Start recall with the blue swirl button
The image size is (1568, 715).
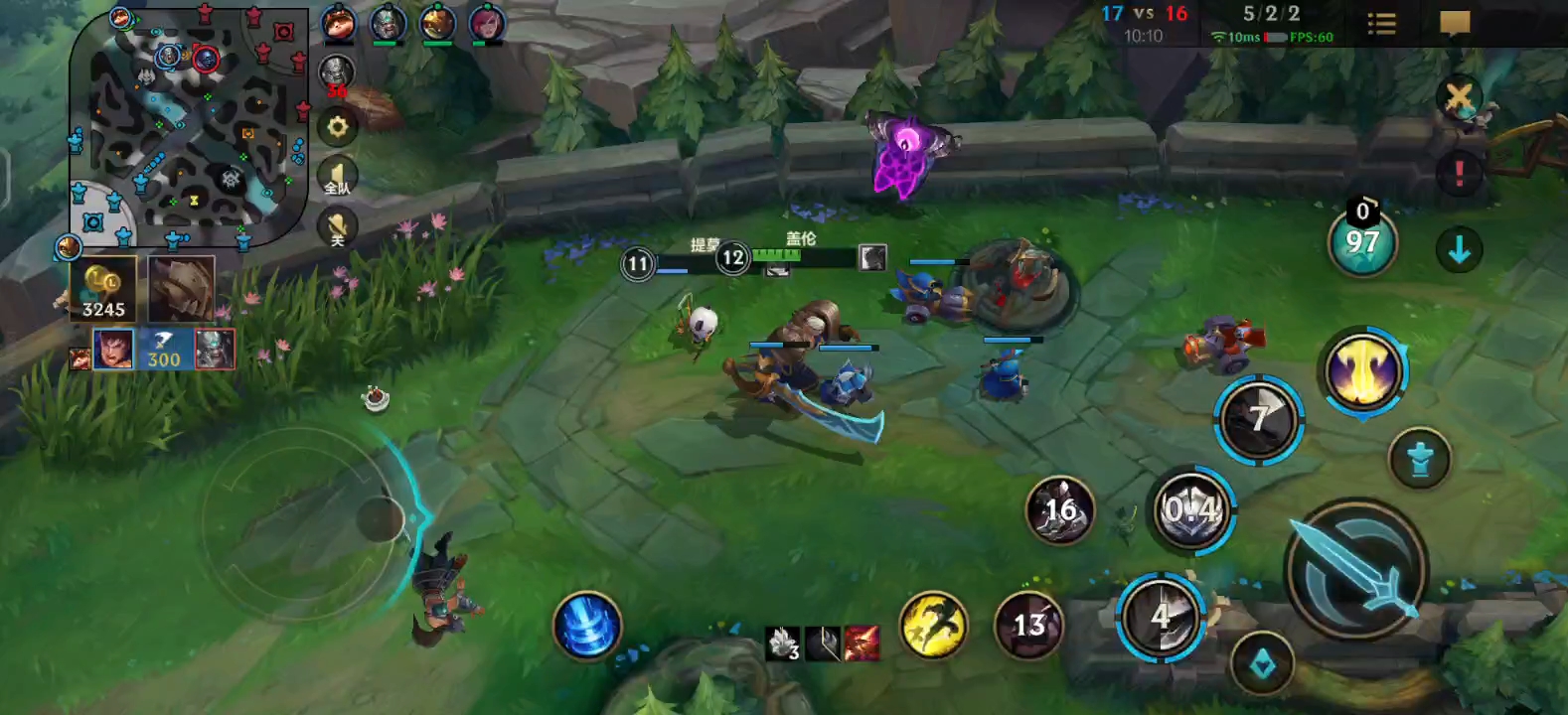click(587, 626)
